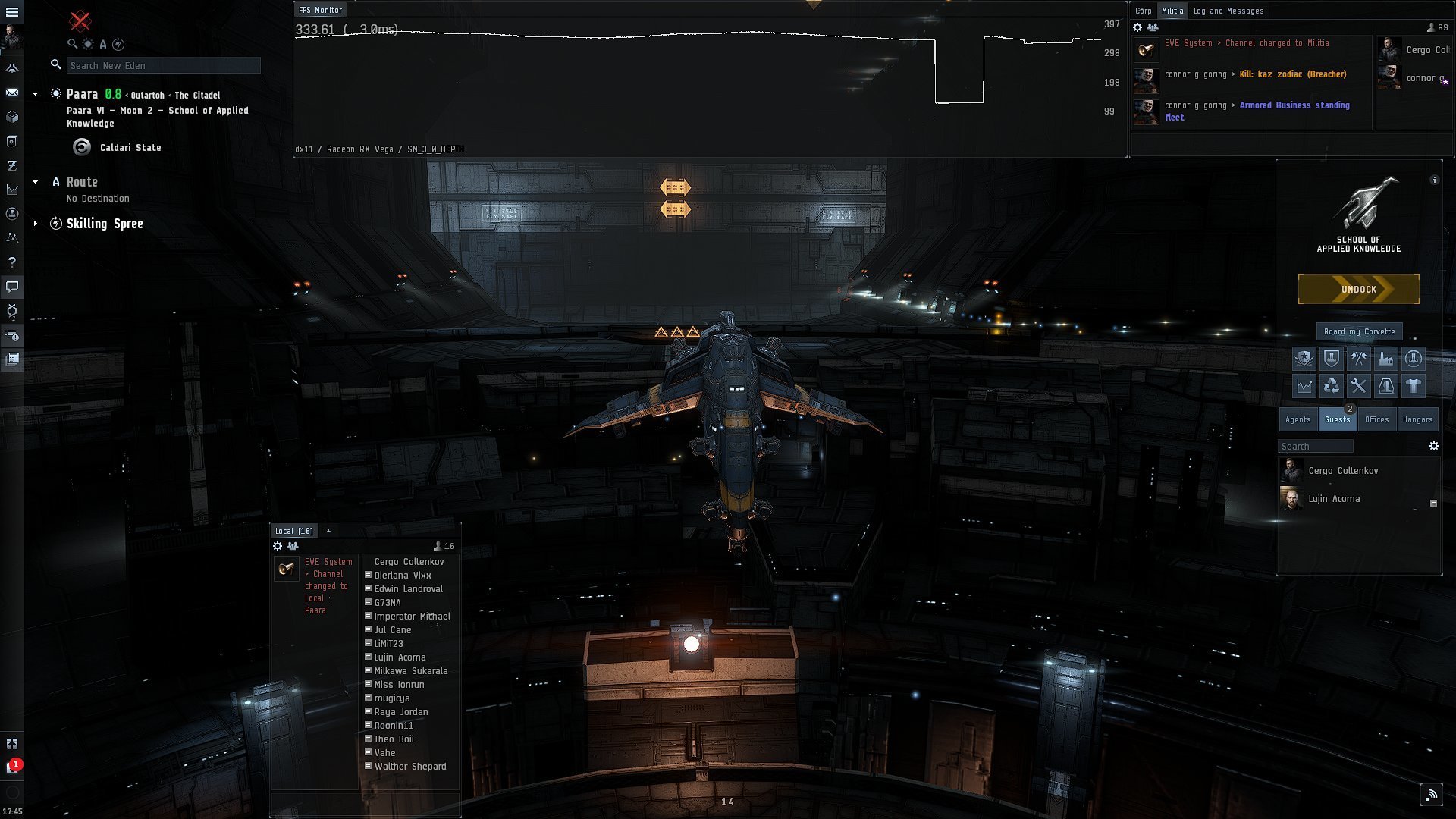The width and height of the screenshot is (1456, 819).
Task: Open the kaz zodiac kill link
Action: click(x=1292, y=74)
